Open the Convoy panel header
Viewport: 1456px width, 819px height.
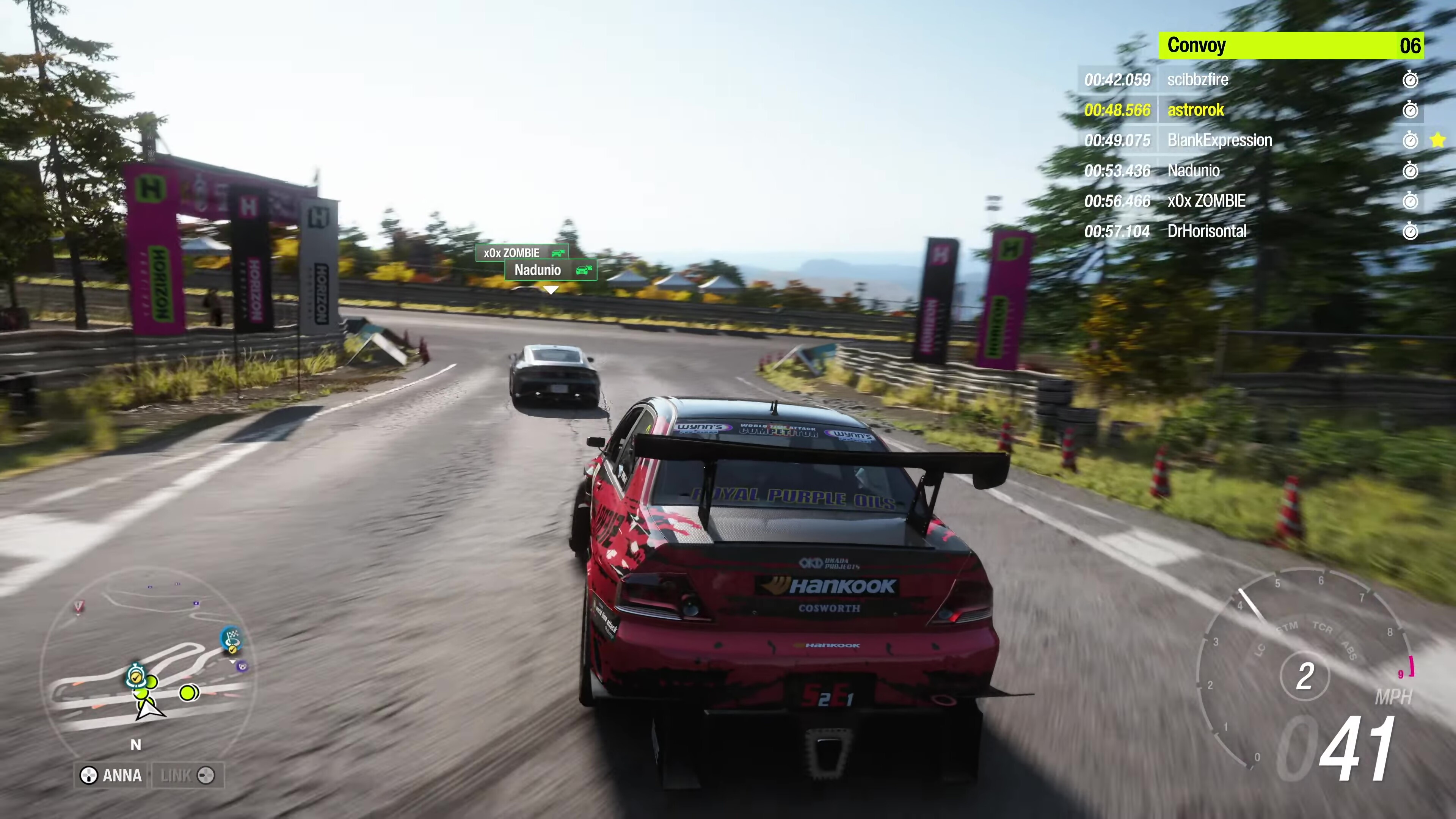[x=1291, y=45]
